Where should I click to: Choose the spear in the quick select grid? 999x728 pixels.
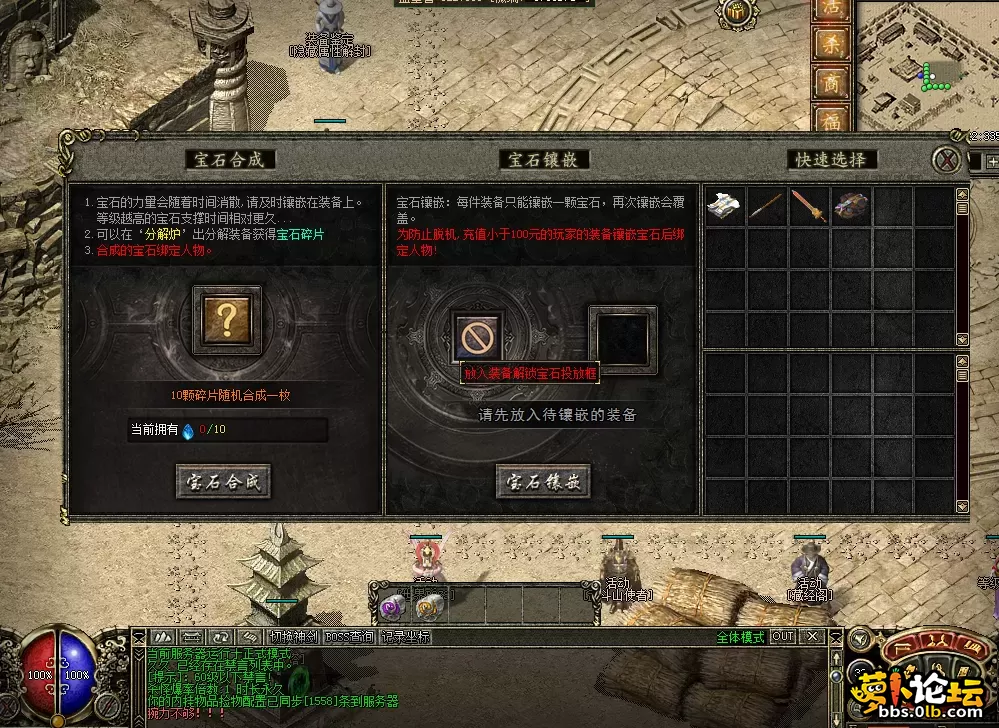[x=767, y=206]
